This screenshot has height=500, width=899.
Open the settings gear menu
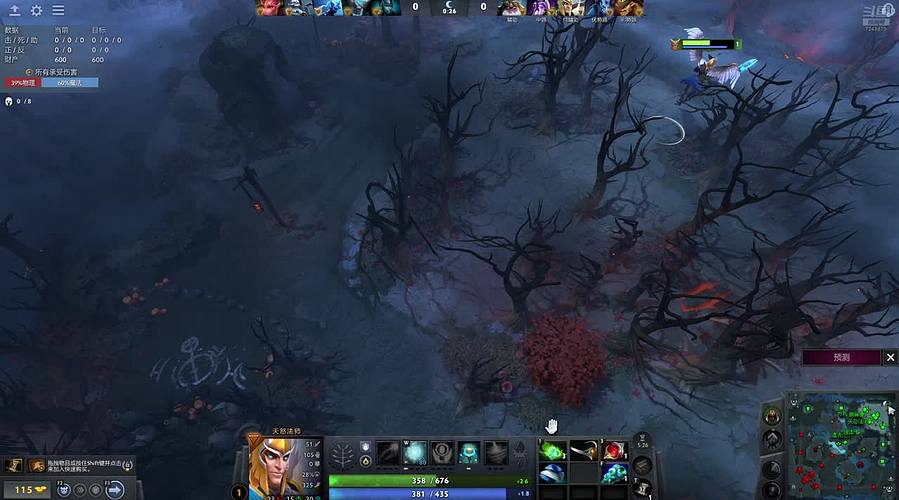point(37,11)
